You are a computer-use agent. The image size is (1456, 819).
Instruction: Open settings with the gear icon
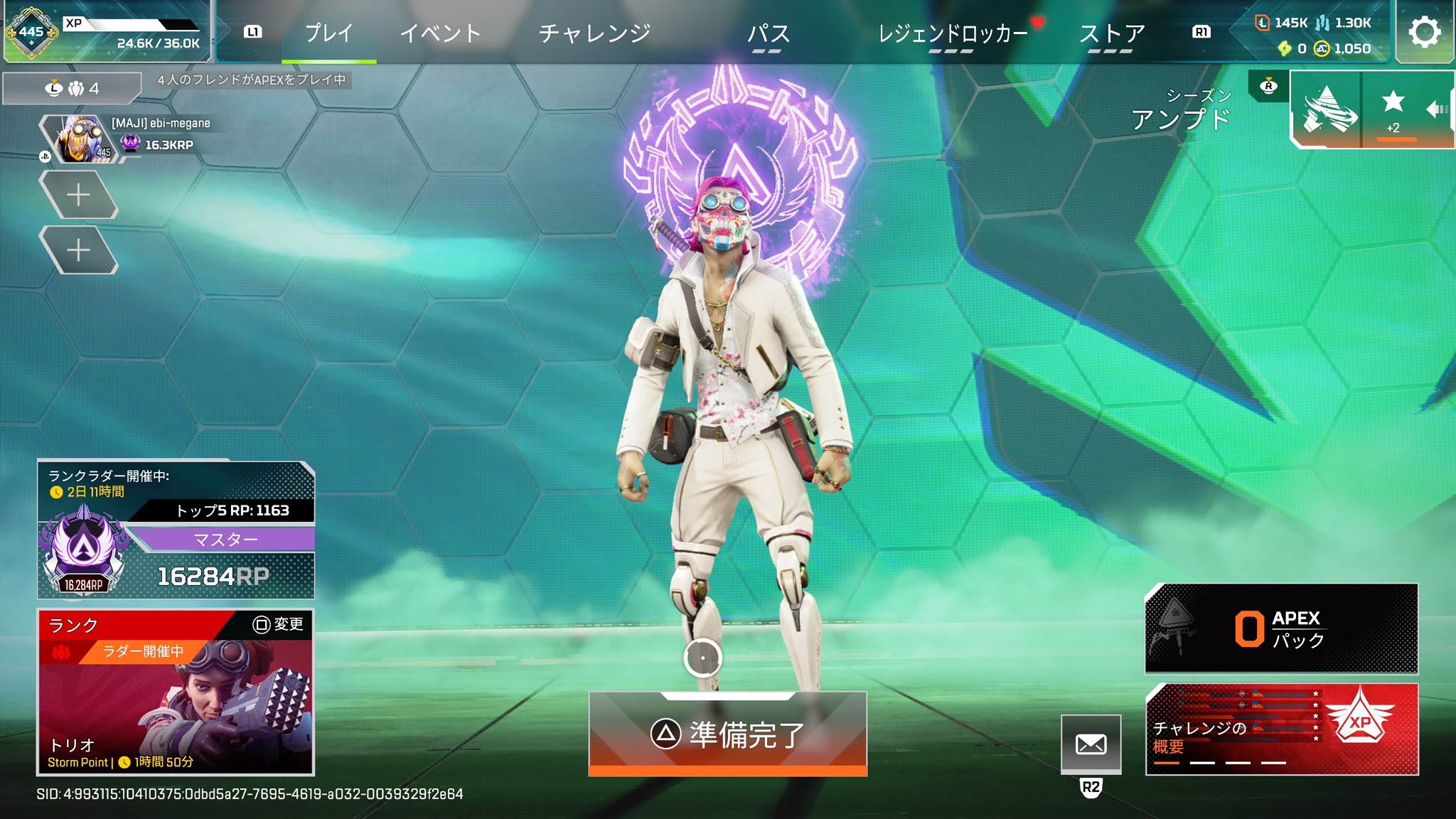(1424, 32)
